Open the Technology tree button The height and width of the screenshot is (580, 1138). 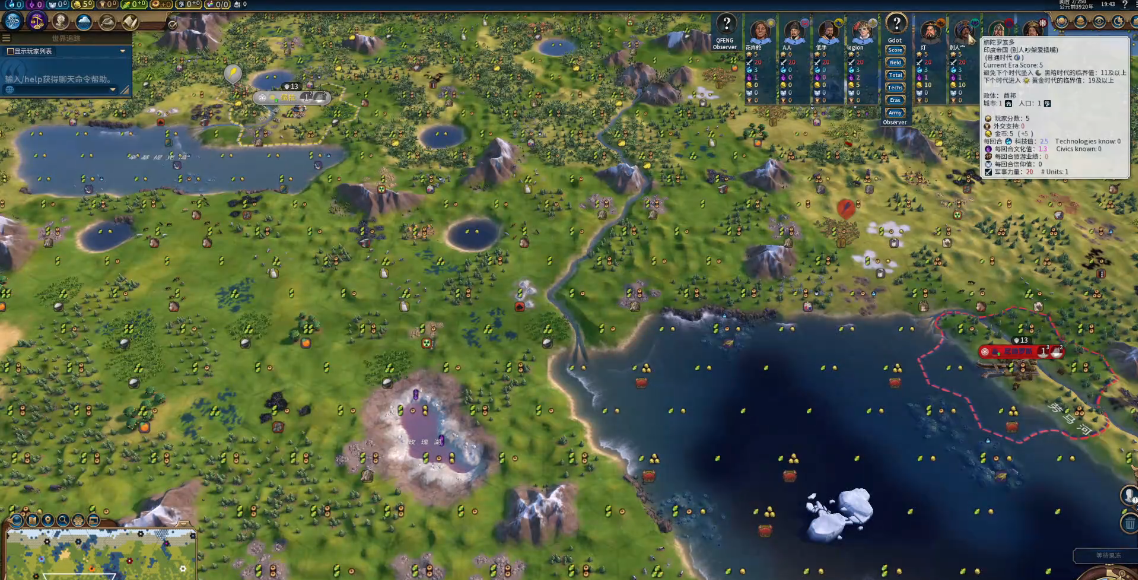point(13,20)
